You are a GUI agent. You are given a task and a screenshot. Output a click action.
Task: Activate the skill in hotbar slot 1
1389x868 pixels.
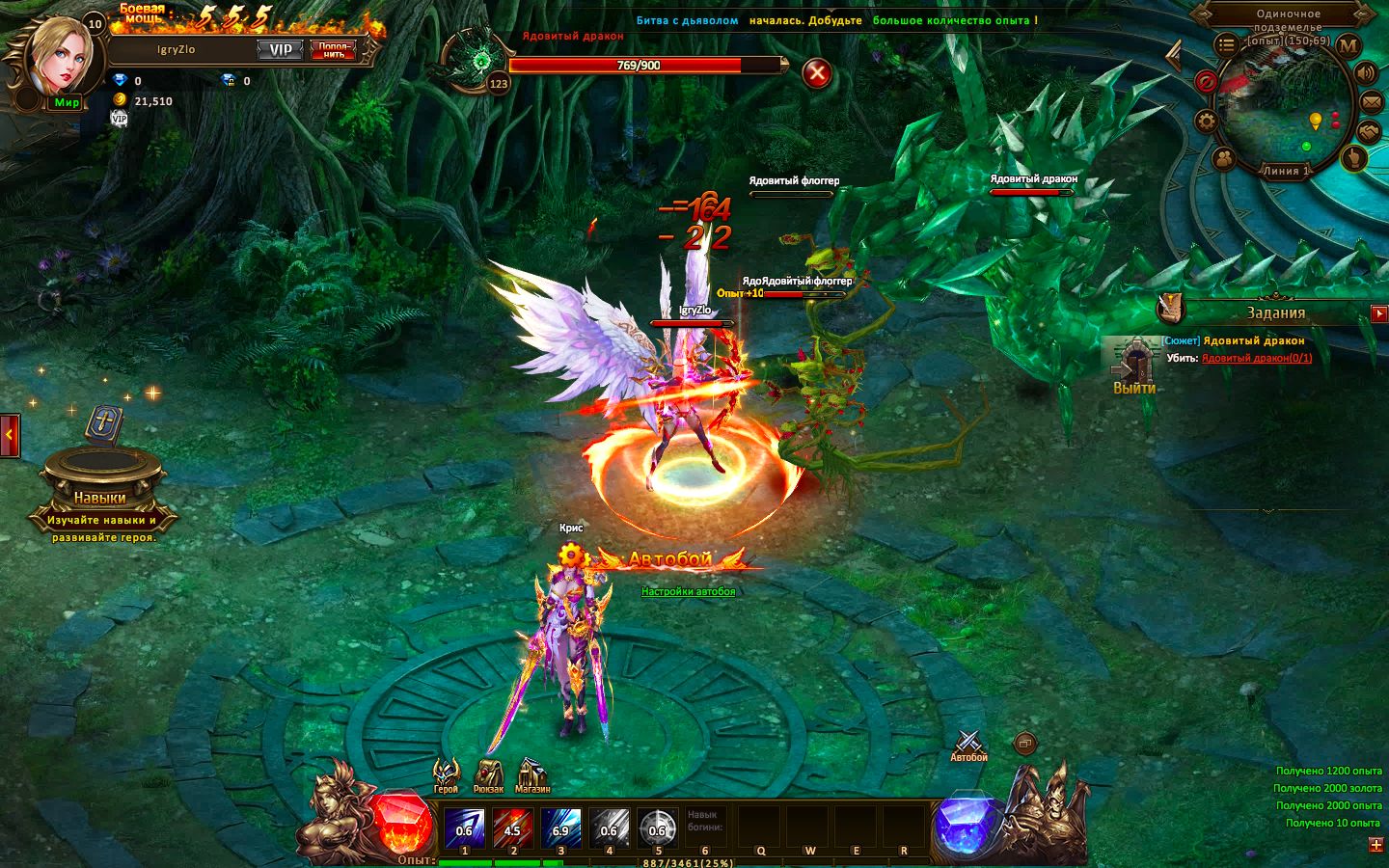464,827
